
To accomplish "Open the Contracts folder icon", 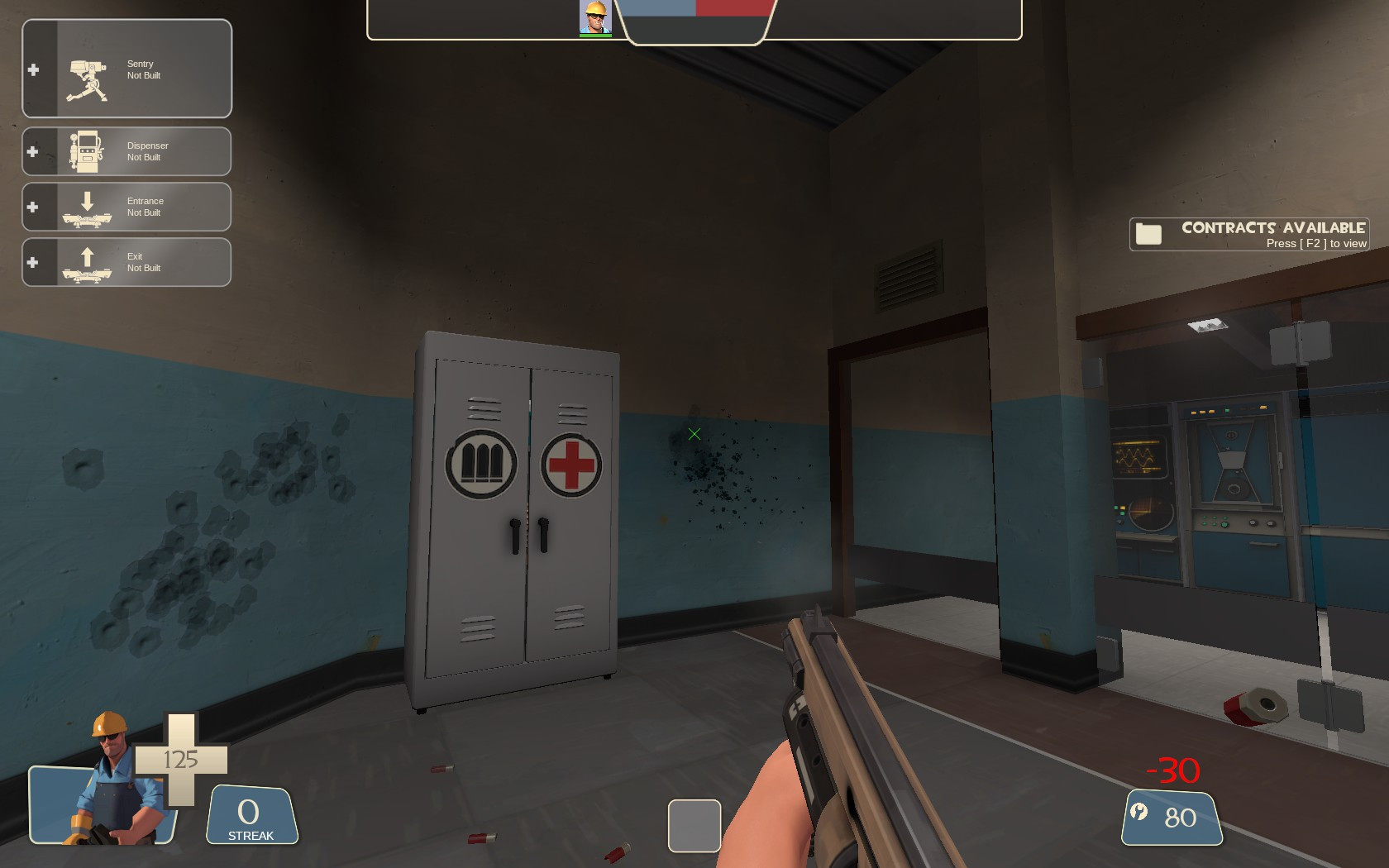I will (1148, 234).
